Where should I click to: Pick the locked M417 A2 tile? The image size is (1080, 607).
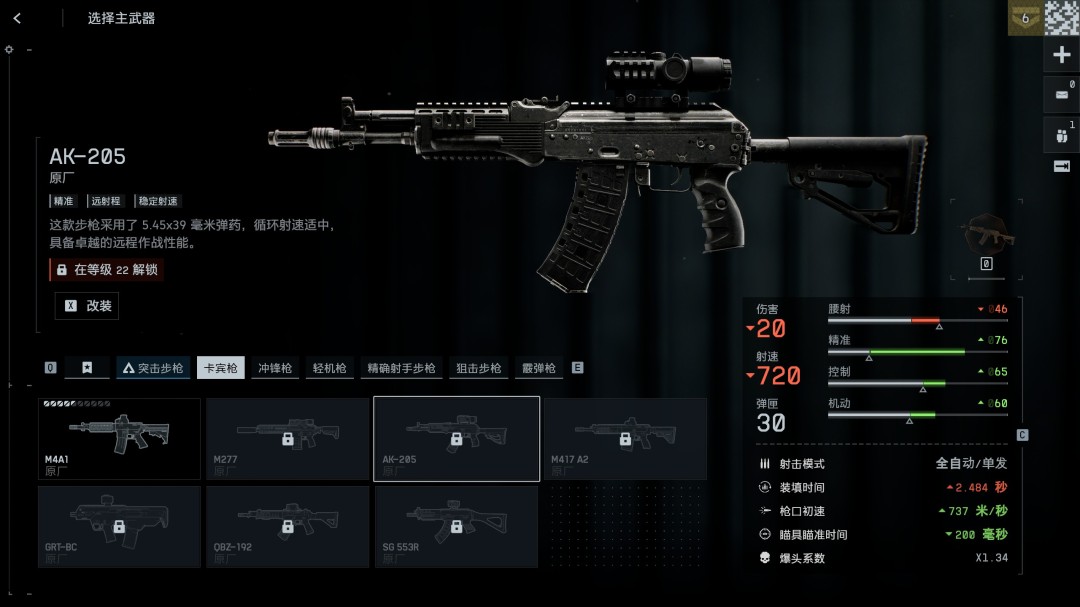pyautogui.click(x=624, y=438)
